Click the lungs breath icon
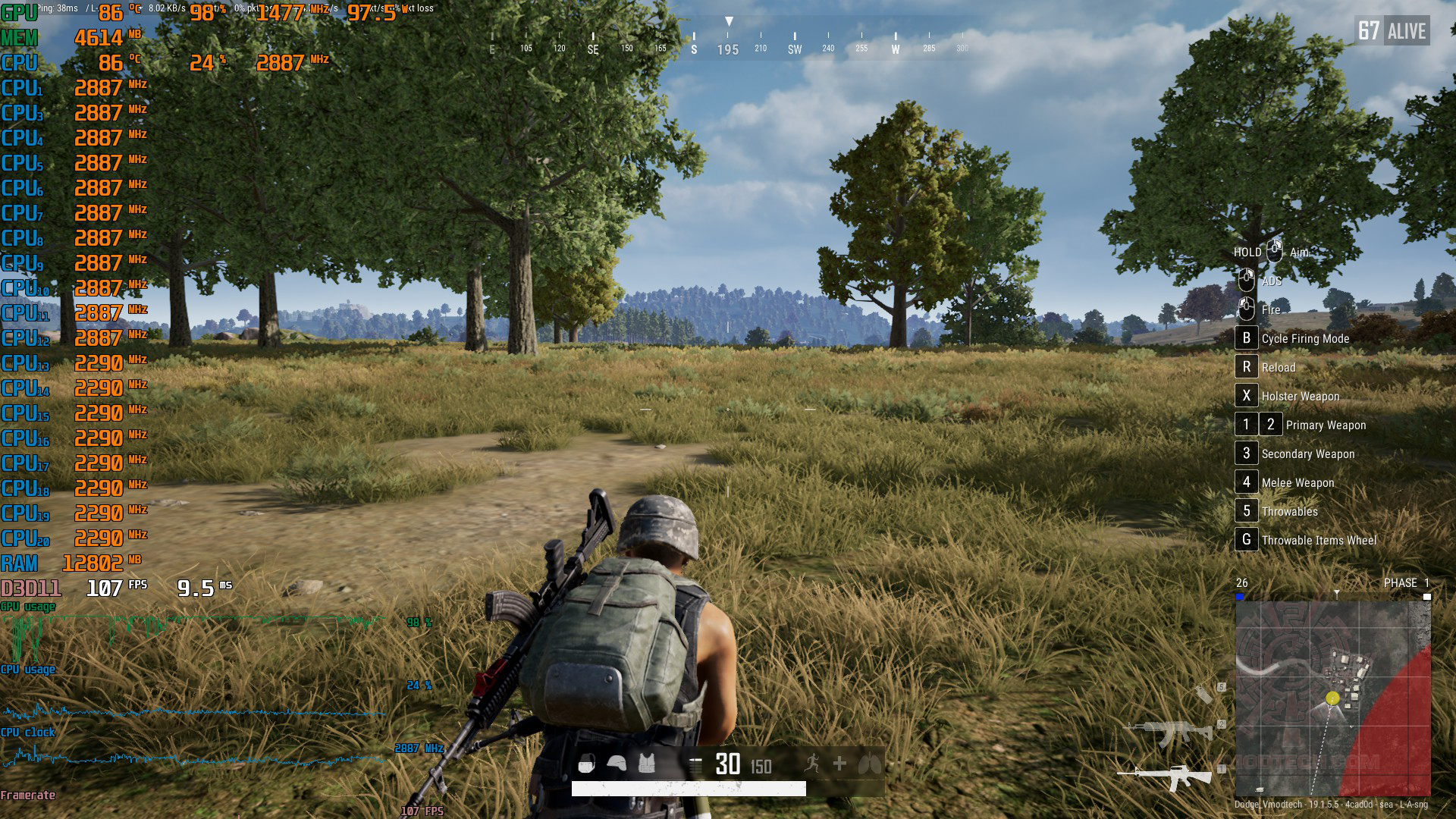The image size is (1456, 819). click(x=869, y=764)
